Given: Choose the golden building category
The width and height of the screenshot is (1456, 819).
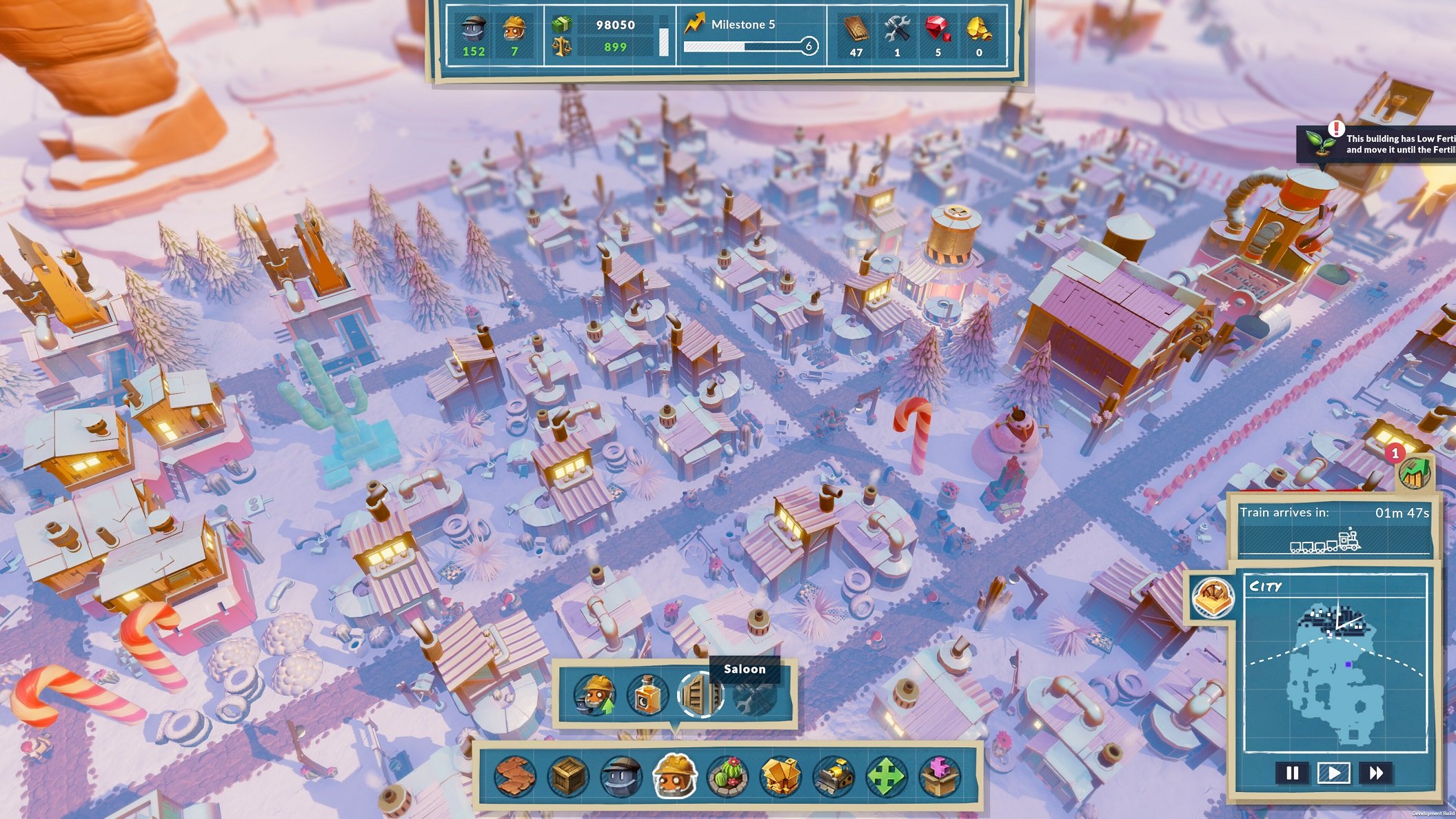Looking at the screenshot, I should click(x=781, y=776).
